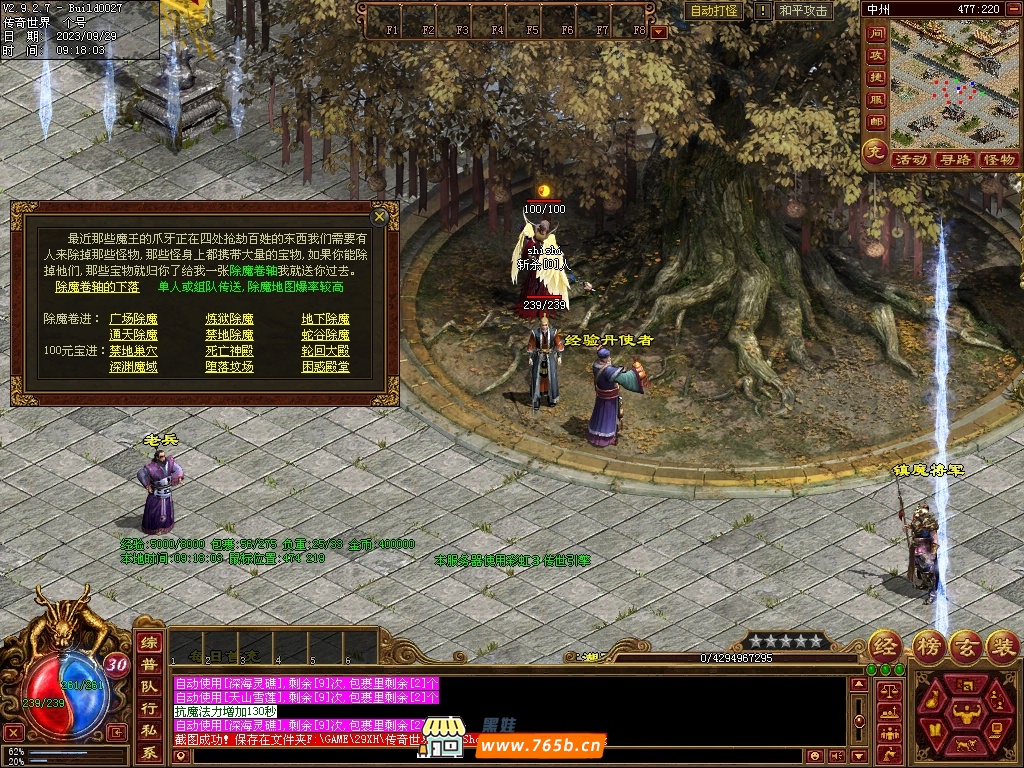Image resolution: width=1024 pixels, height=768 pixels.
Task: Close the demon-slaying NPC dialog
Action: (379, 216)
